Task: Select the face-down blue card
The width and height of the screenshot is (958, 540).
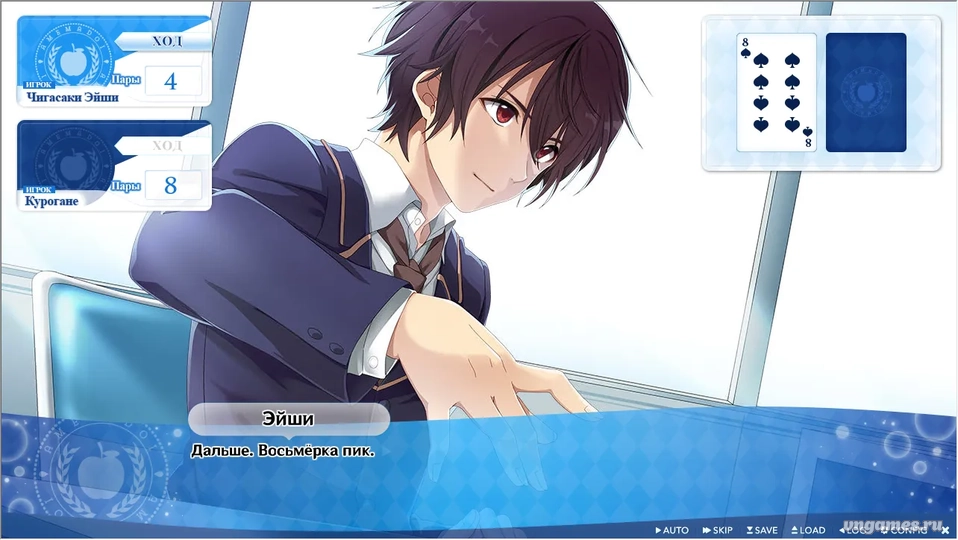Action: 866,93
